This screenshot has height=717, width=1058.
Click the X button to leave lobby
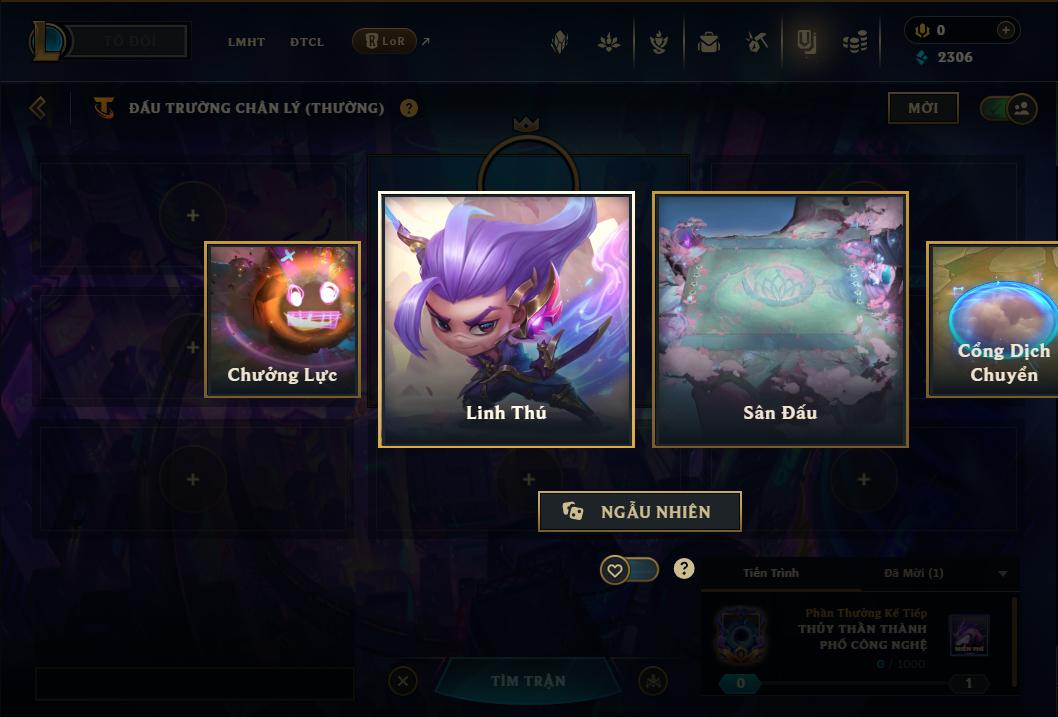pyautogui.click(x=402, y=681)
